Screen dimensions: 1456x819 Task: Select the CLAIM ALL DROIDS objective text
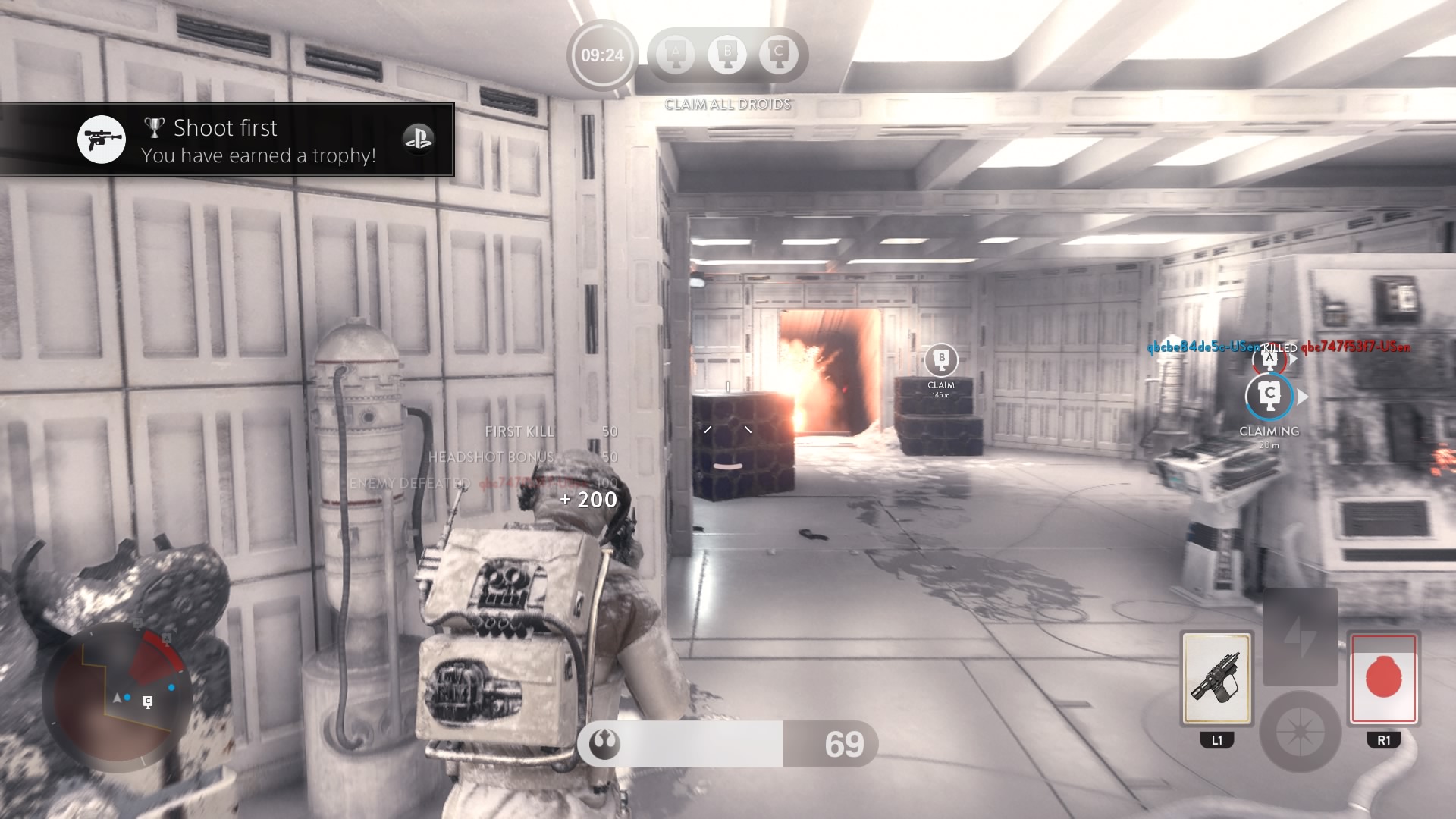[726, 105]
